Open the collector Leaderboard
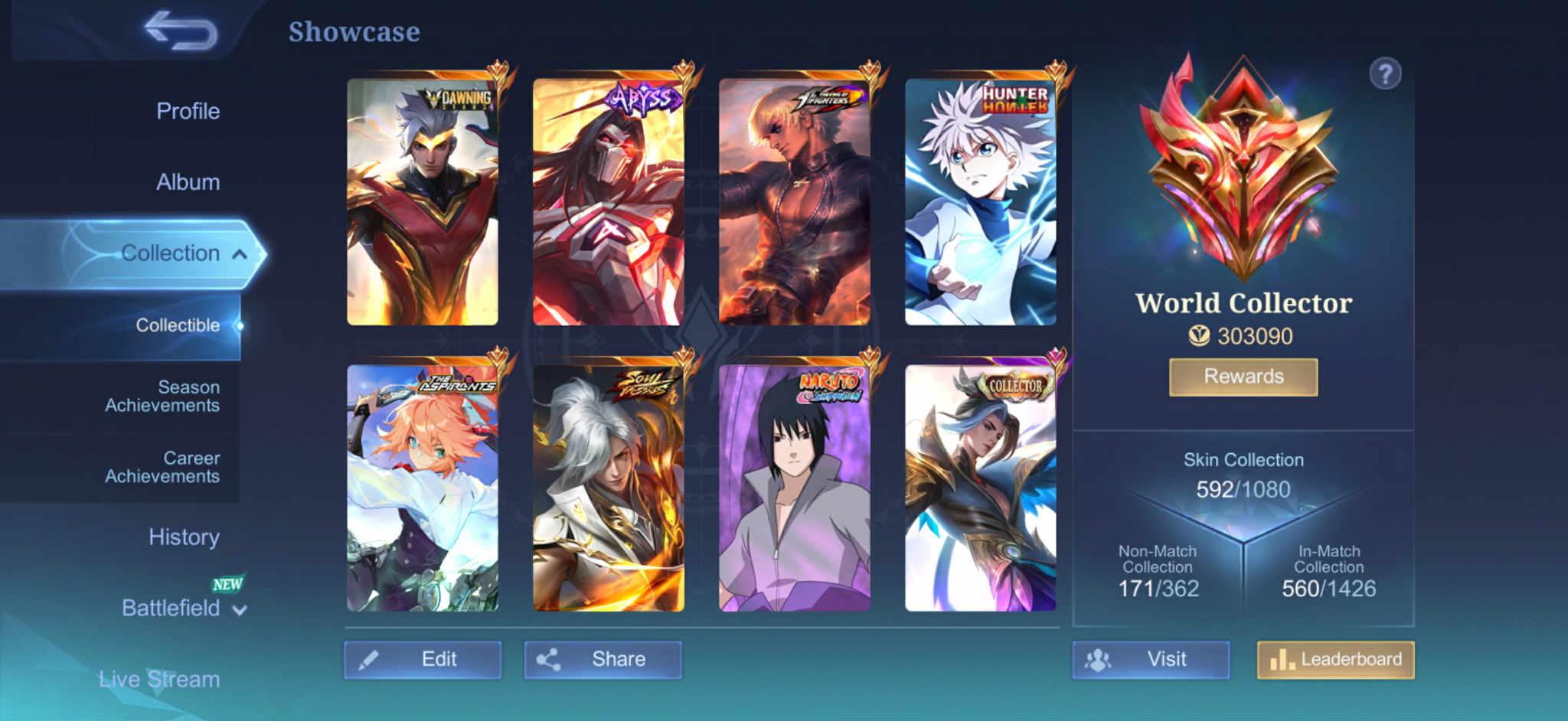The width and height of the screenshot is (1568, 721). (x=1336, y=660)
